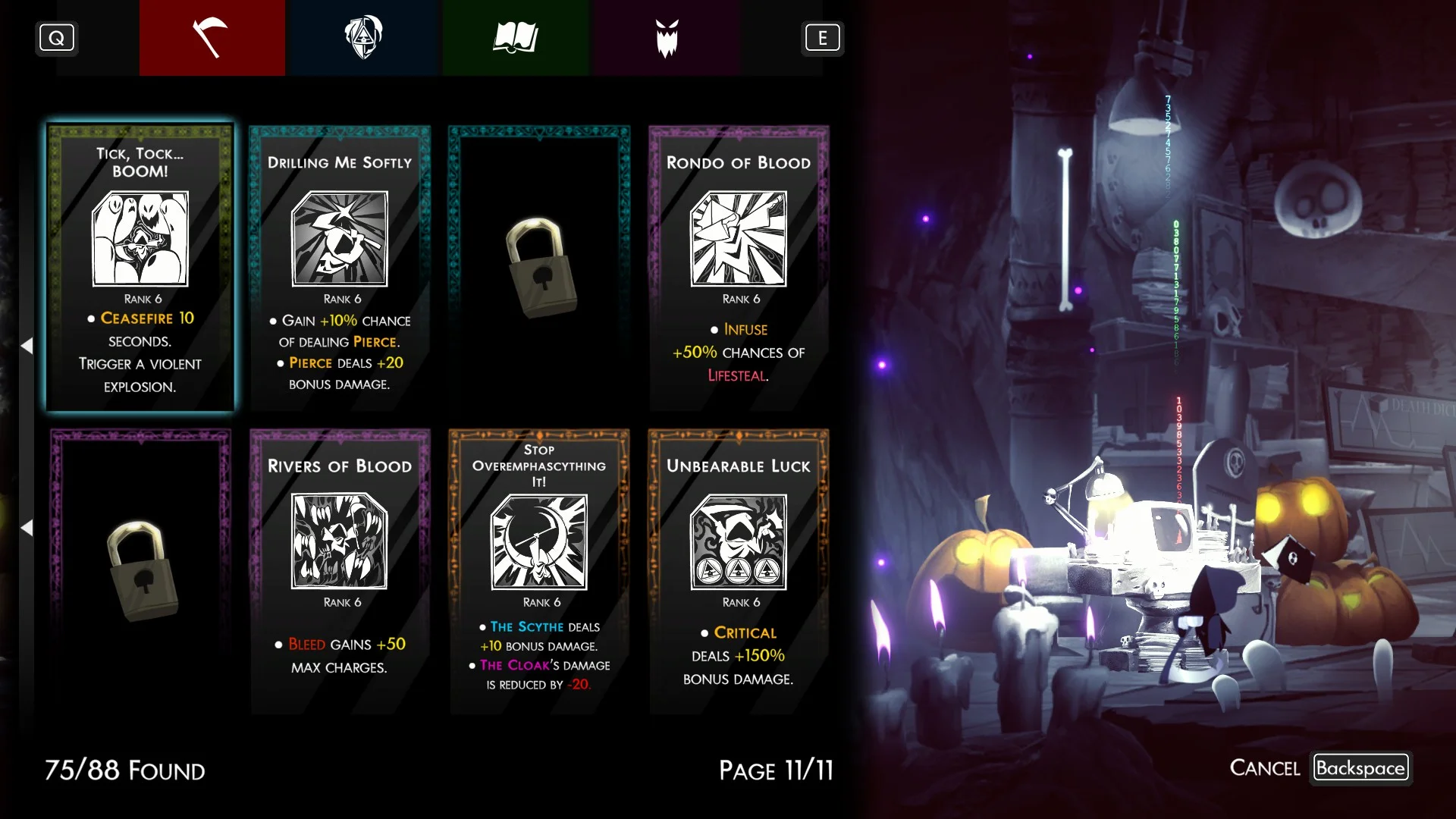Open the hooded cloak tab
Viewport: 1456px width, 819px height.
(x=363, y=38)
